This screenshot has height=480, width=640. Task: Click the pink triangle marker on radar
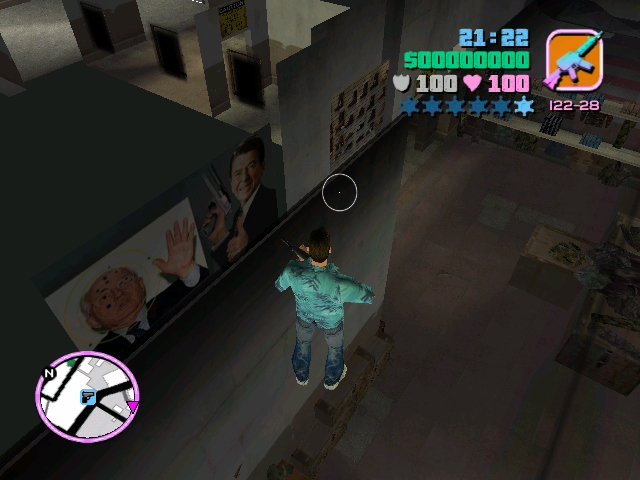(132, 407)
